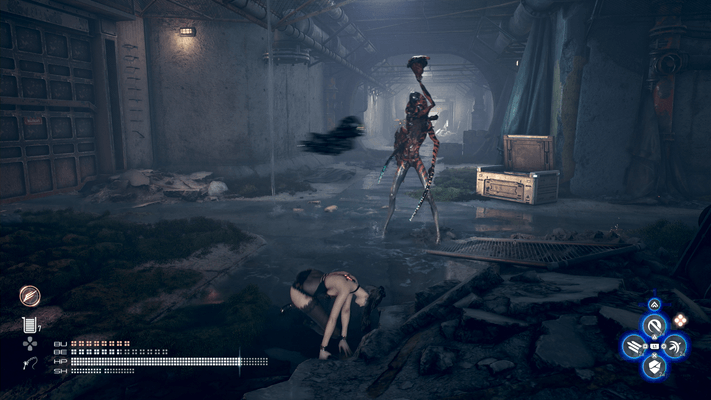Click the double-chevron icon above the skill wheel
Image resolution: width=711 pixels, height=400 pixels.
tap(654, 303)
